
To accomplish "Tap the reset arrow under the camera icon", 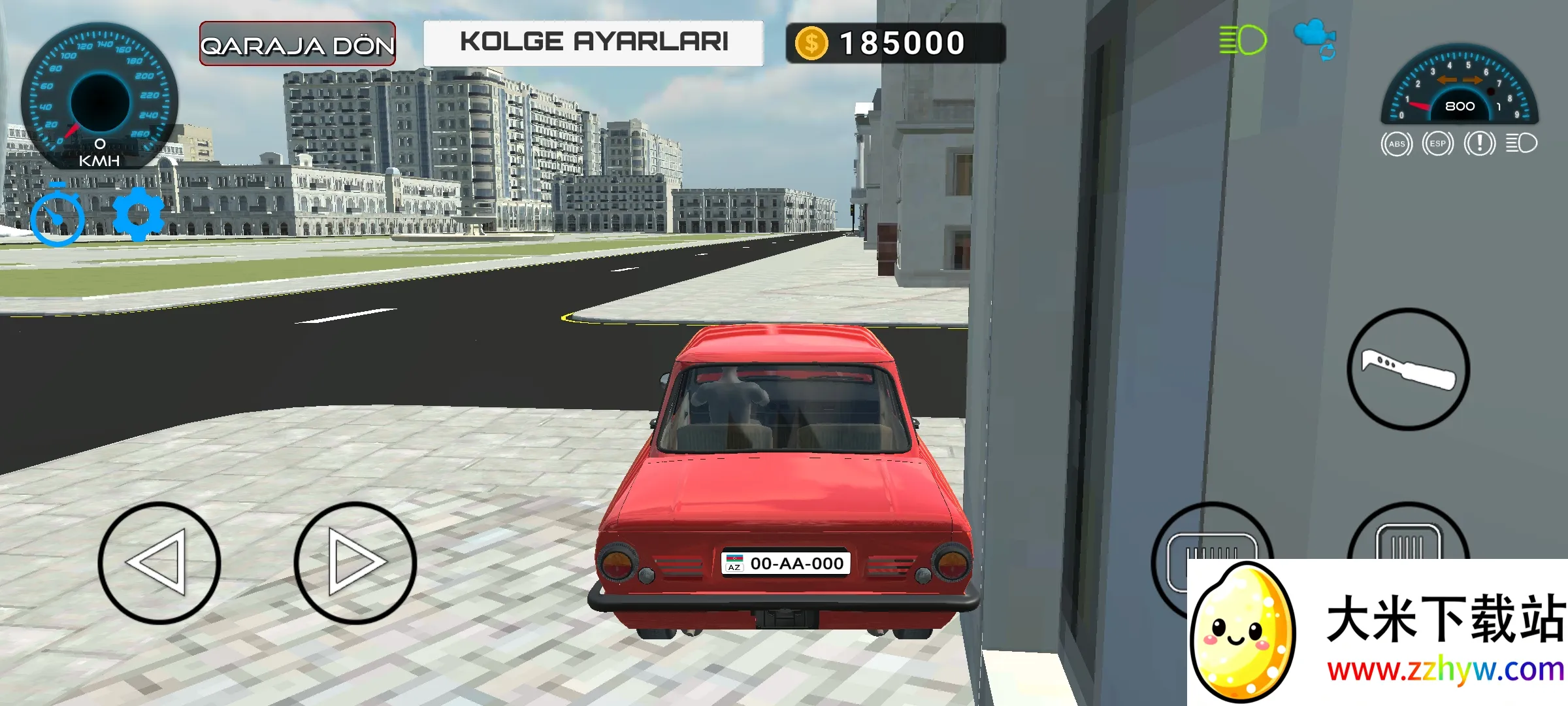I will coord(1328,52).
